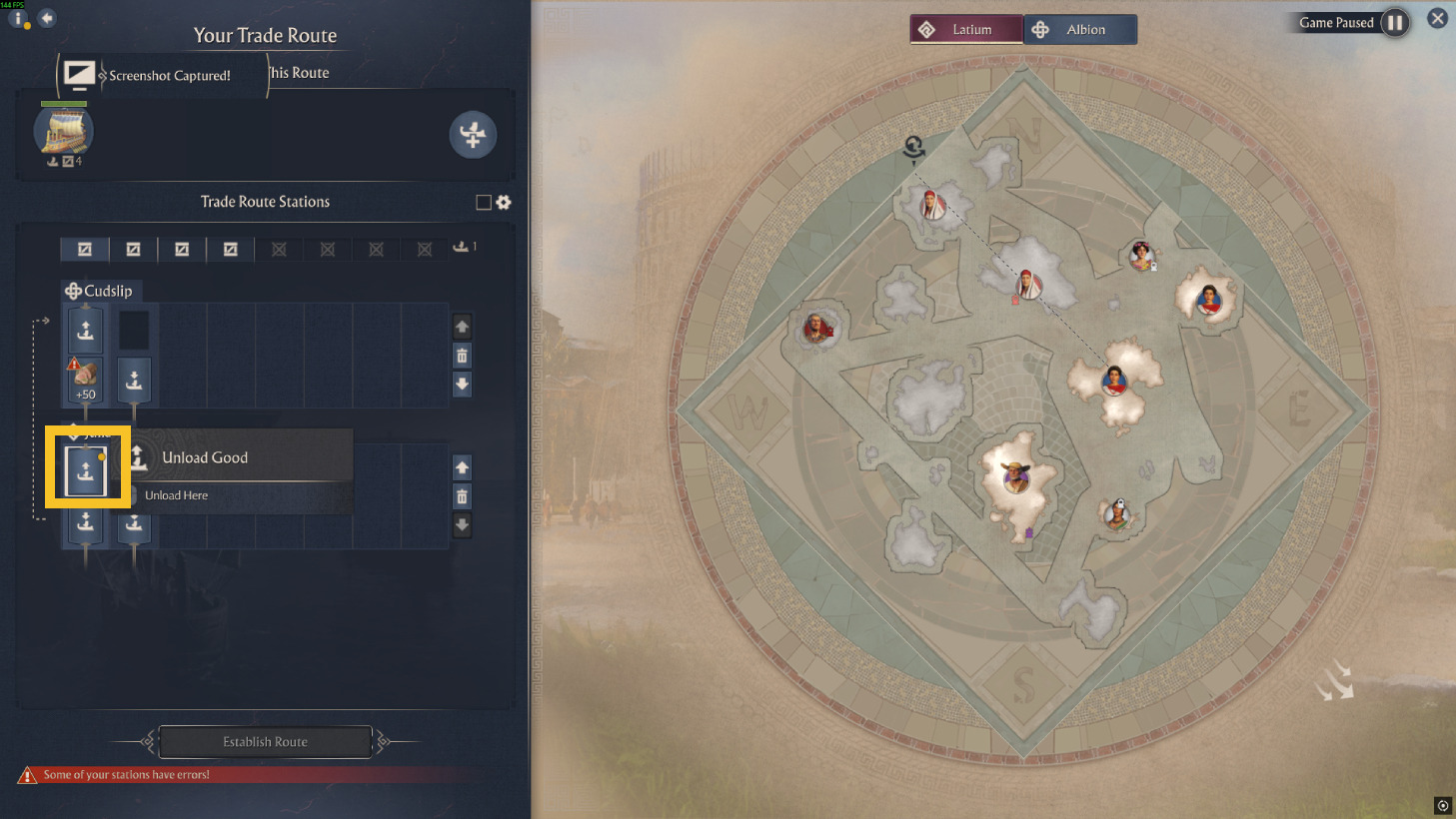Toggle the game pause button
The width and height of the screenshot is (1456, 819).
1395,23
